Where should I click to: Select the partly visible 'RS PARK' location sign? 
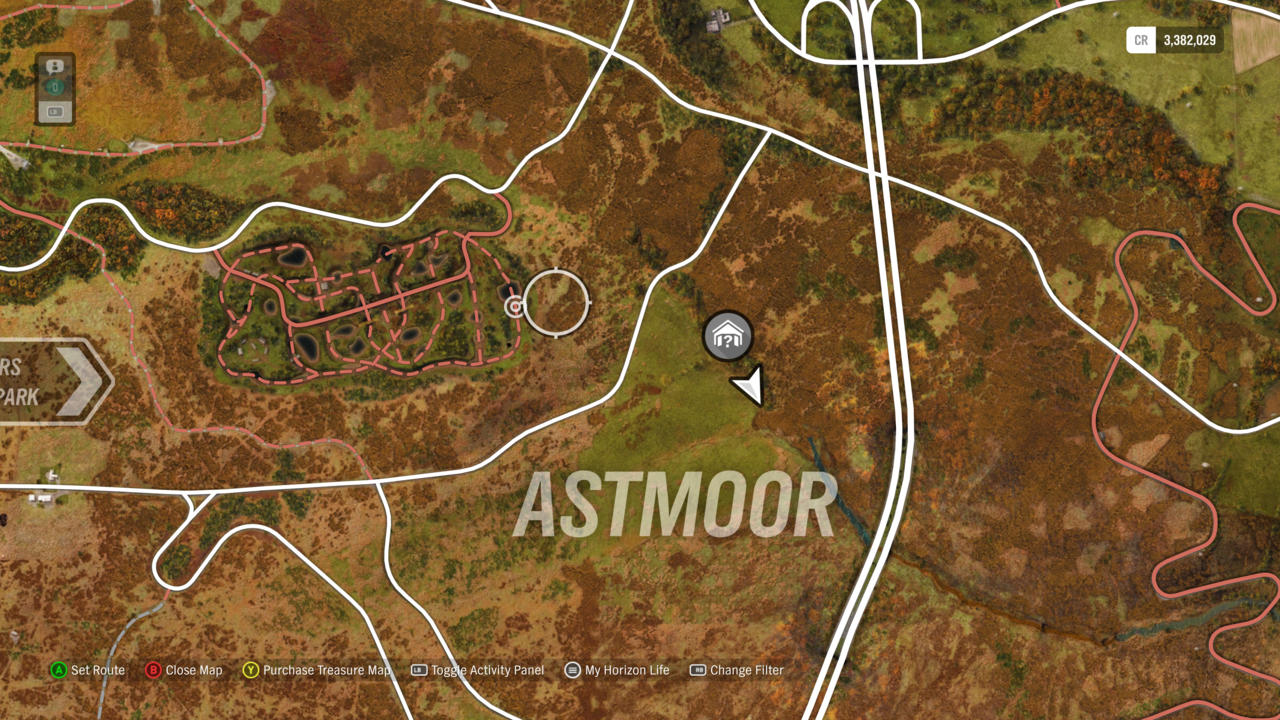pyautogui.click(x=50, y=381)
